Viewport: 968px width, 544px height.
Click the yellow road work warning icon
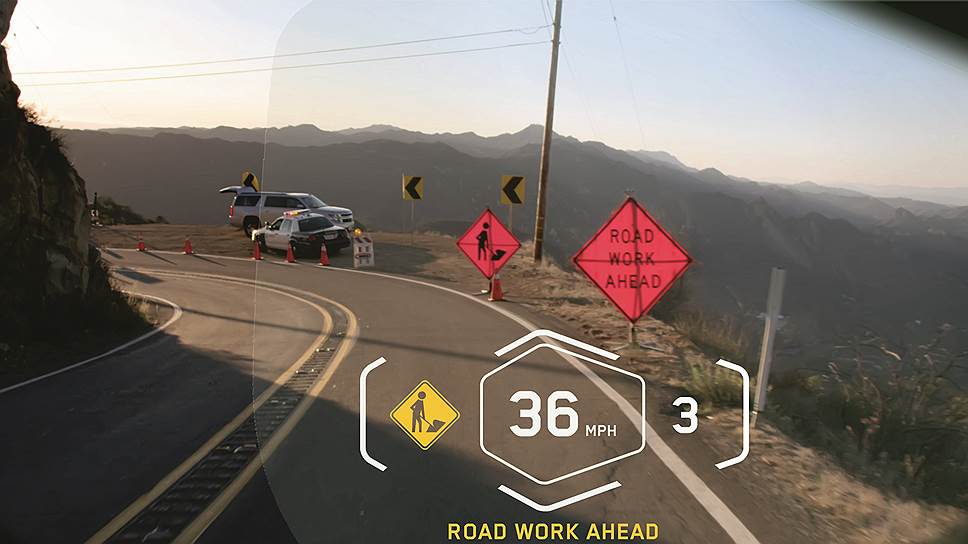(424, 414)
